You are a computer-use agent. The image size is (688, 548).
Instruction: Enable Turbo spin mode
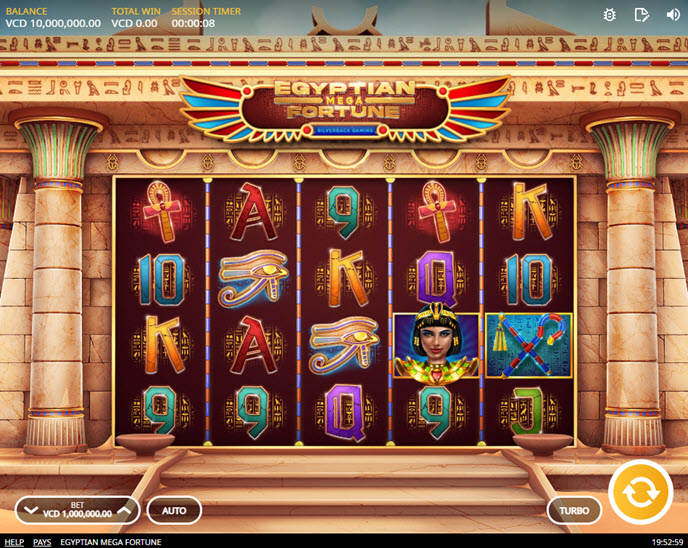pyautogui.click(x=574, y=510)
